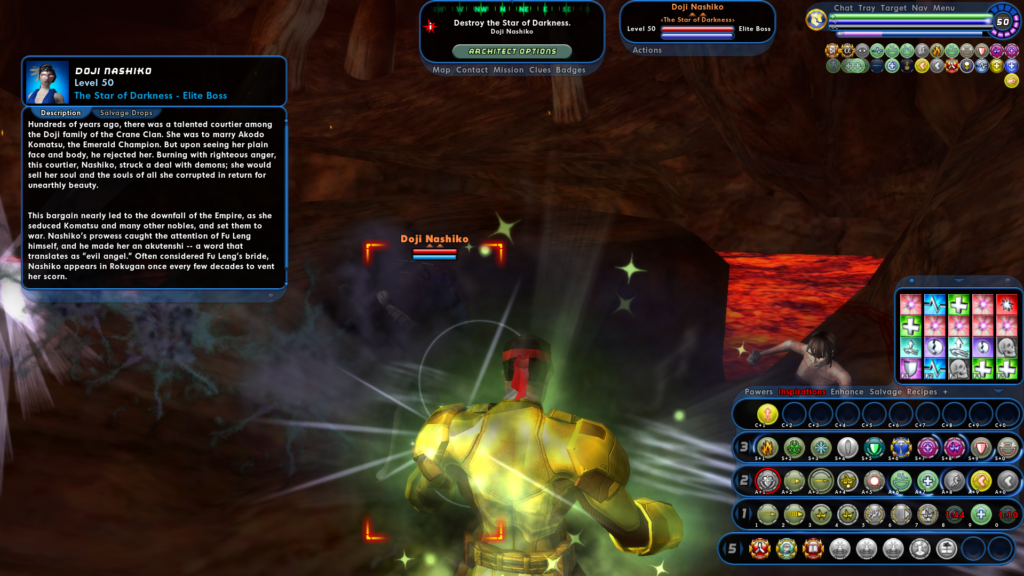Activate the flame power in tray 3
Image resolution: width=1024 pixels, height=576 pixels.
coord(768,447)
